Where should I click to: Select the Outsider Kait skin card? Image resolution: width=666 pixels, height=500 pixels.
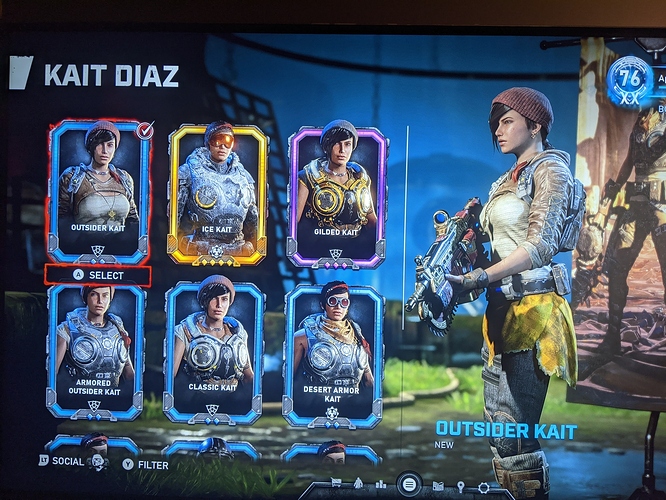click(x=98, y=190)
